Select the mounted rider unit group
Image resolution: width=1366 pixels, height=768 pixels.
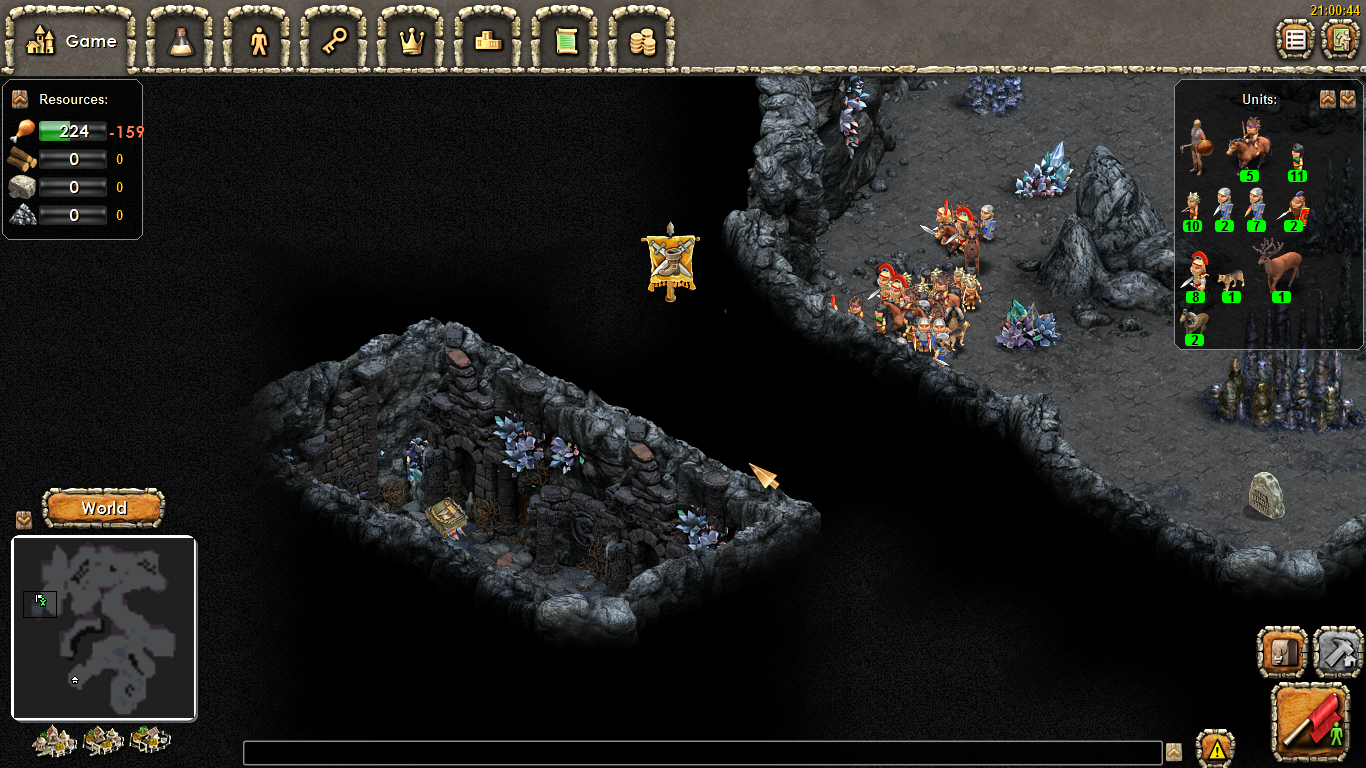tap(1247, 152)
